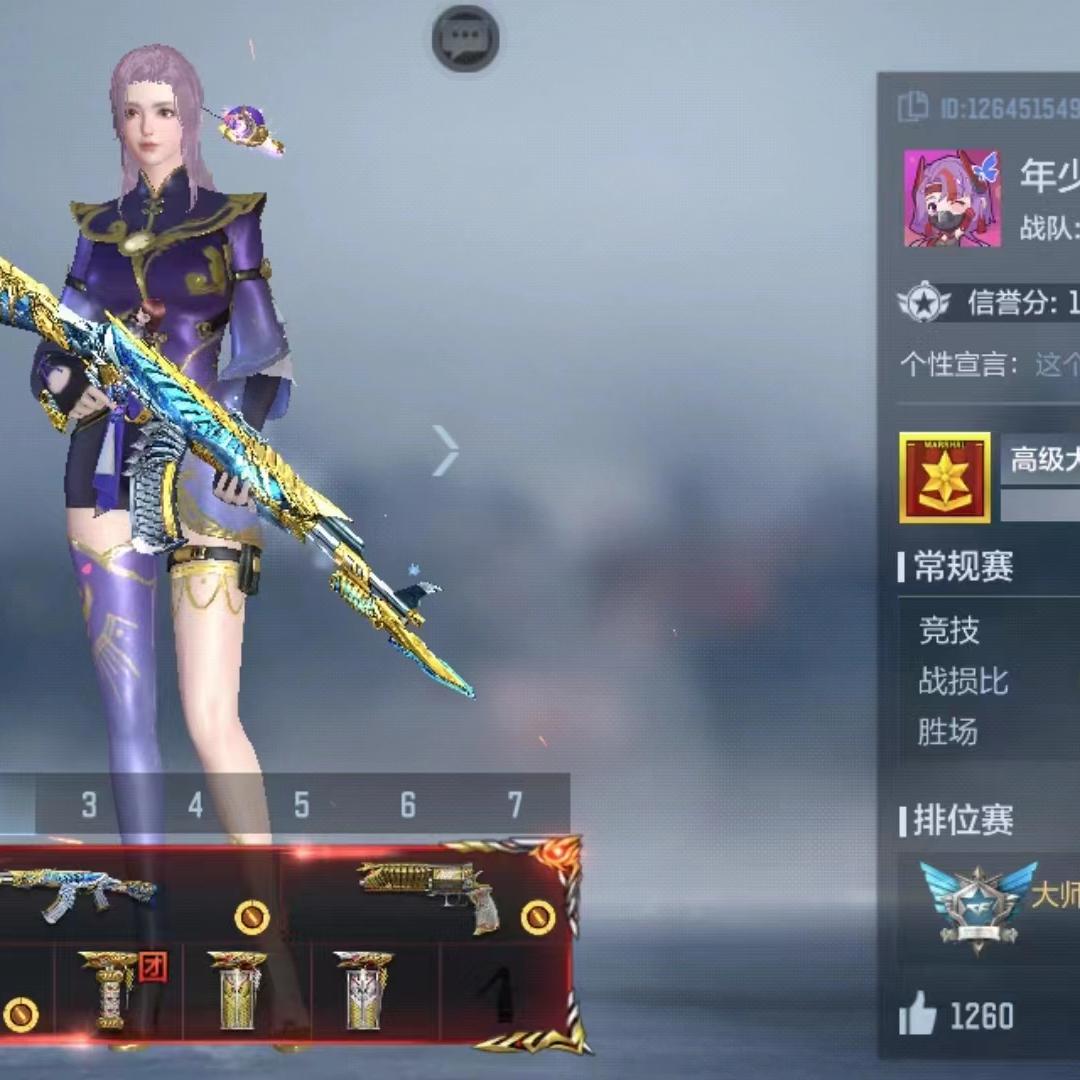Viewport: 1080px width, 1080px height.
Task: Switch to loadout tab 5
Action: point(301,805)
